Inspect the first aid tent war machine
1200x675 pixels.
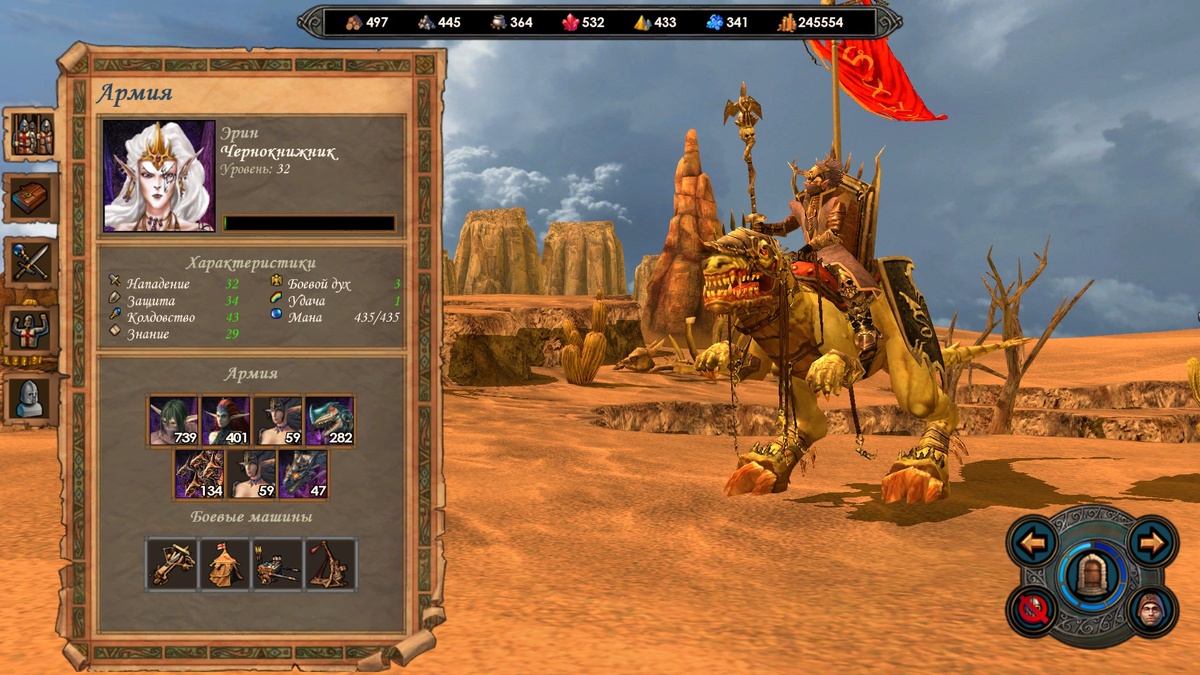[x=225, y=564]
